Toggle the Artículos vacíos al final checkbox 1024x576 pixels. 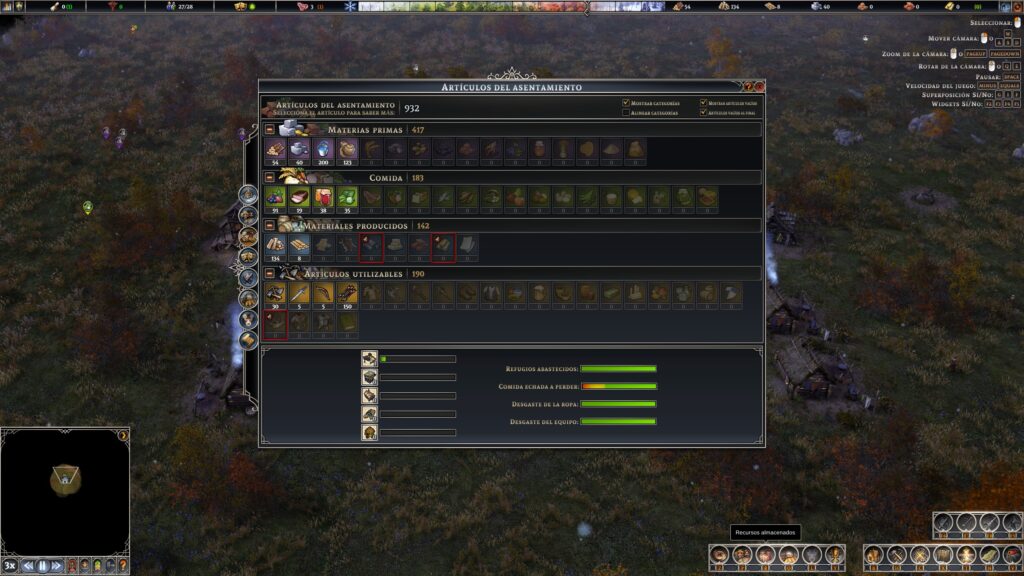(704, 113)
